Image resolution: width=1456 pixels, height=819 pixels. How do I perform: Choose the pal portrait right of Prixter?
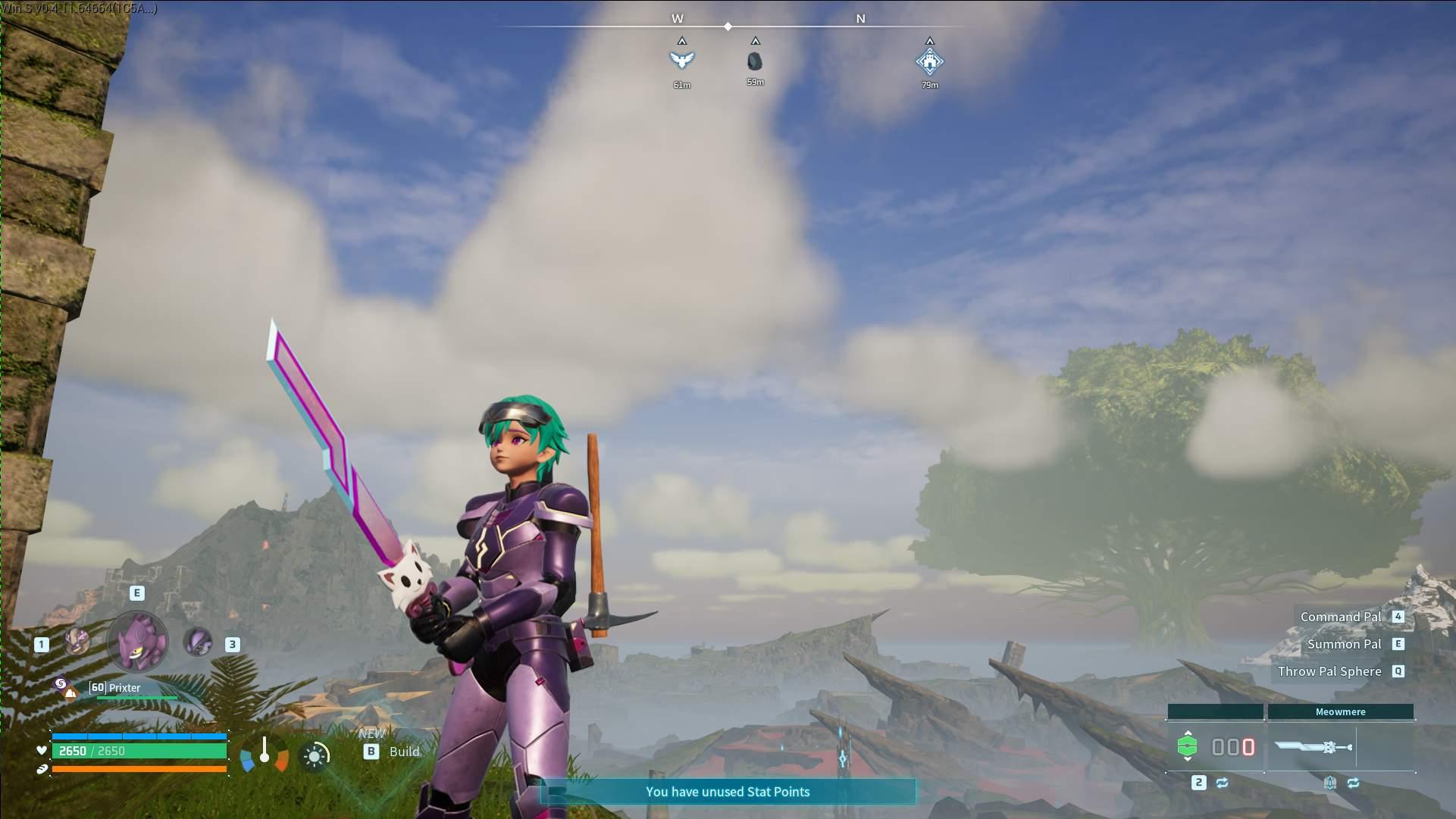click(198, 642)
